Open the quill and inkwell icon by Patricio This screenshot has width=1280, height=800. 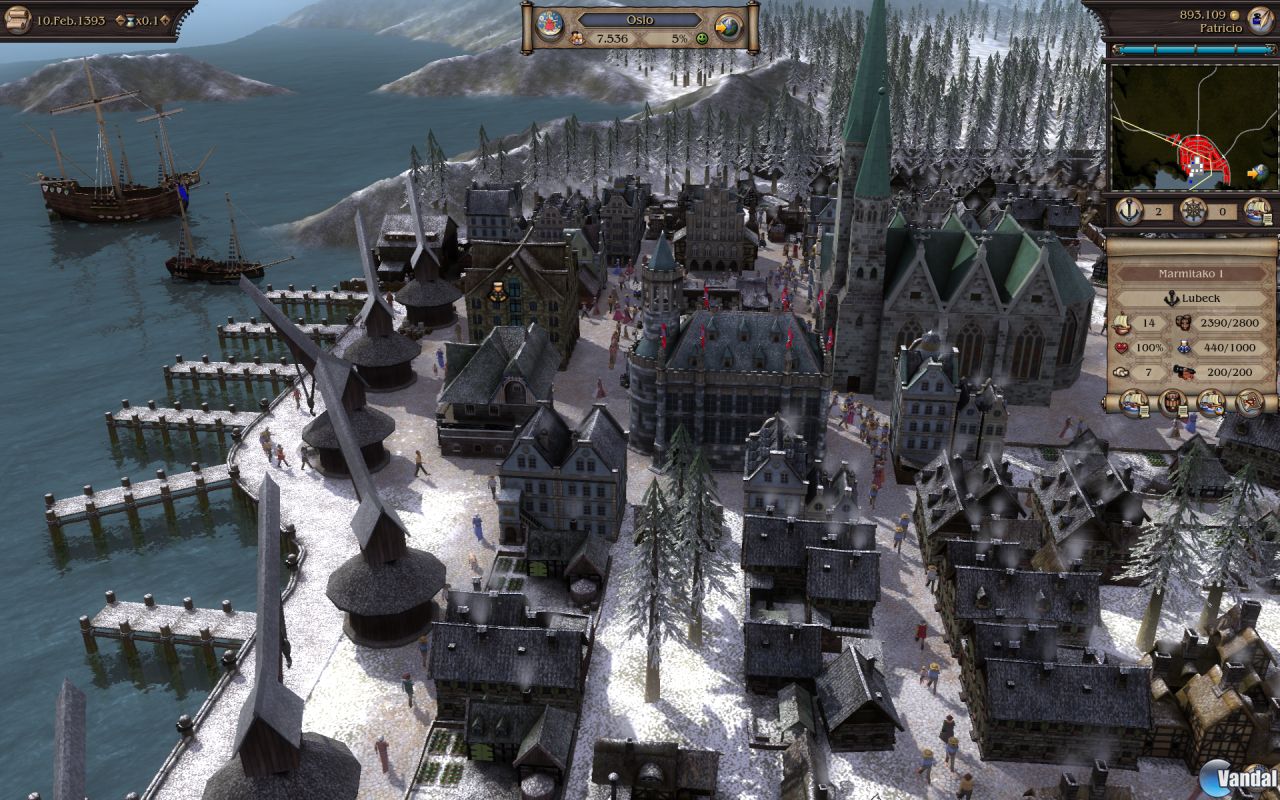1259,21
